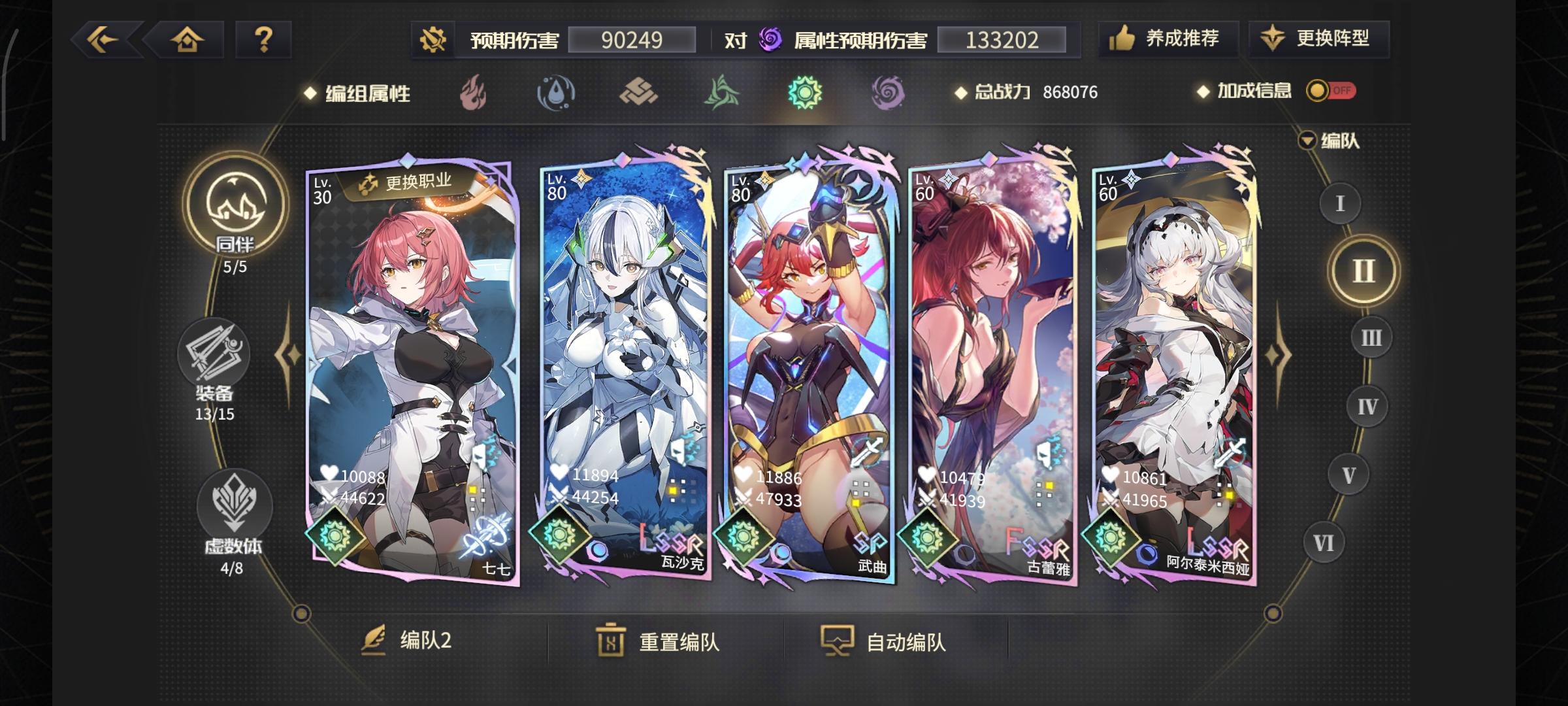Viewport: 1568px width, 706px height.
Task: Switch to team tab III
Action: tap(1371, 339)
